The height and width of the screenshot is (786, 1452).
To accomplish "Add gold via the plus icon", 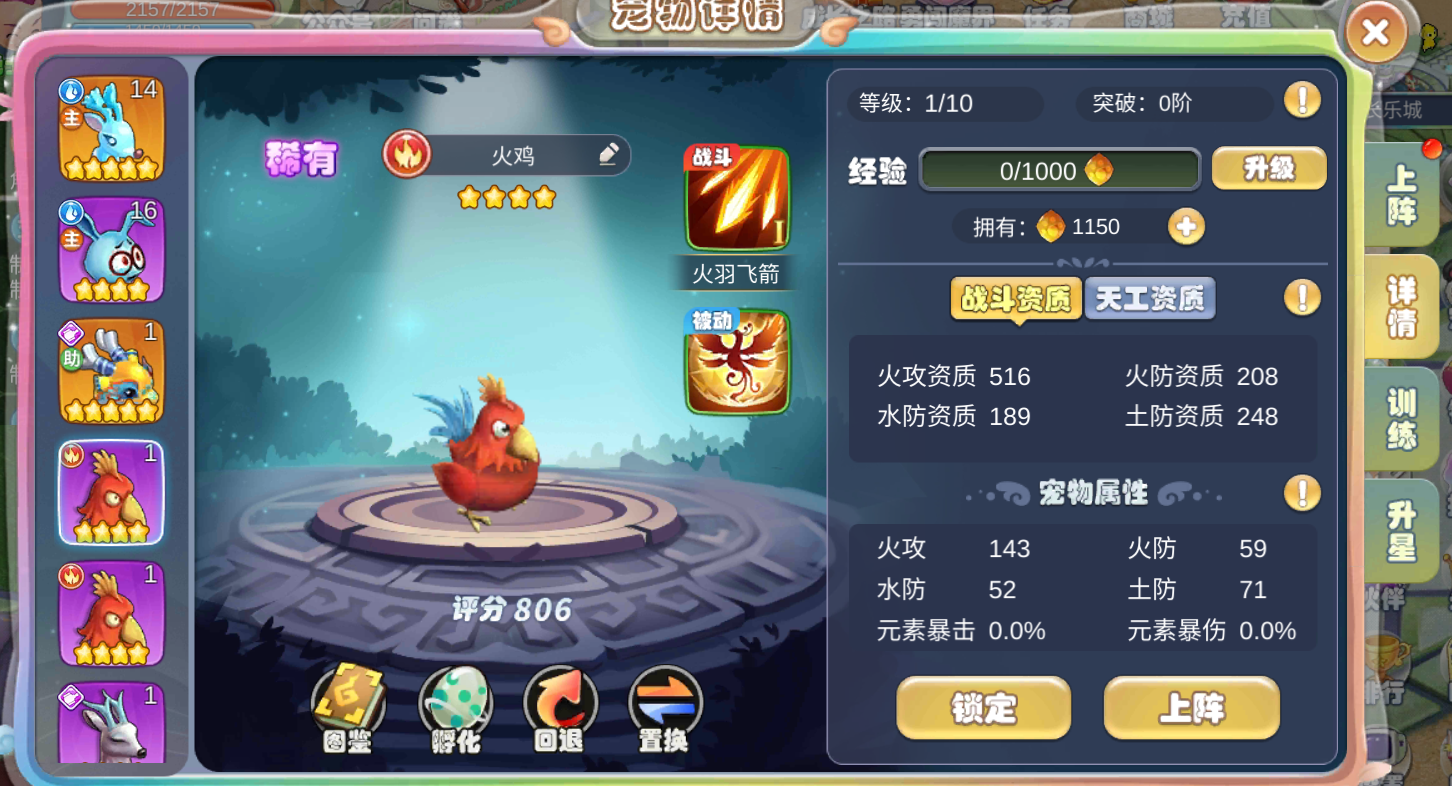I will coord(1186,227).
